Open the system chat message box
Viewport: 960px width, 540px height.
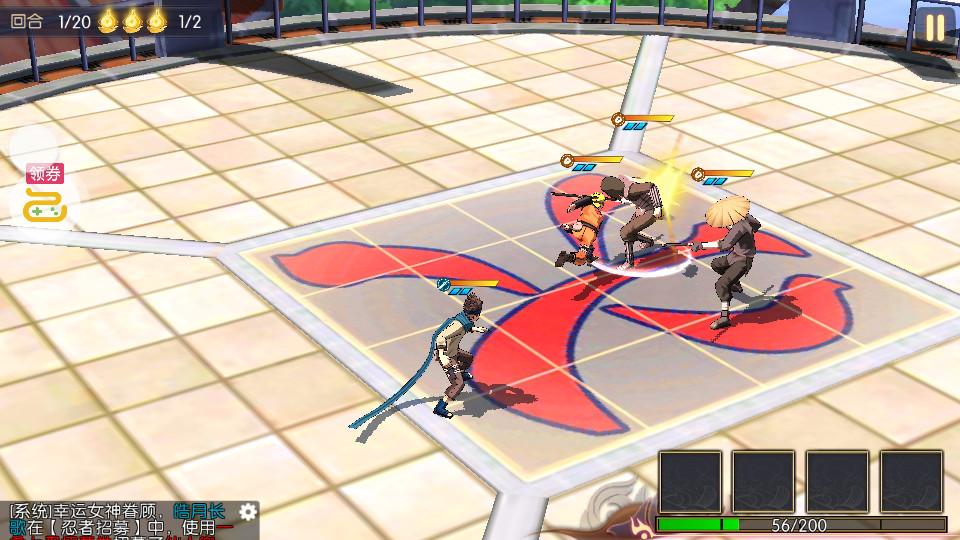120,522
